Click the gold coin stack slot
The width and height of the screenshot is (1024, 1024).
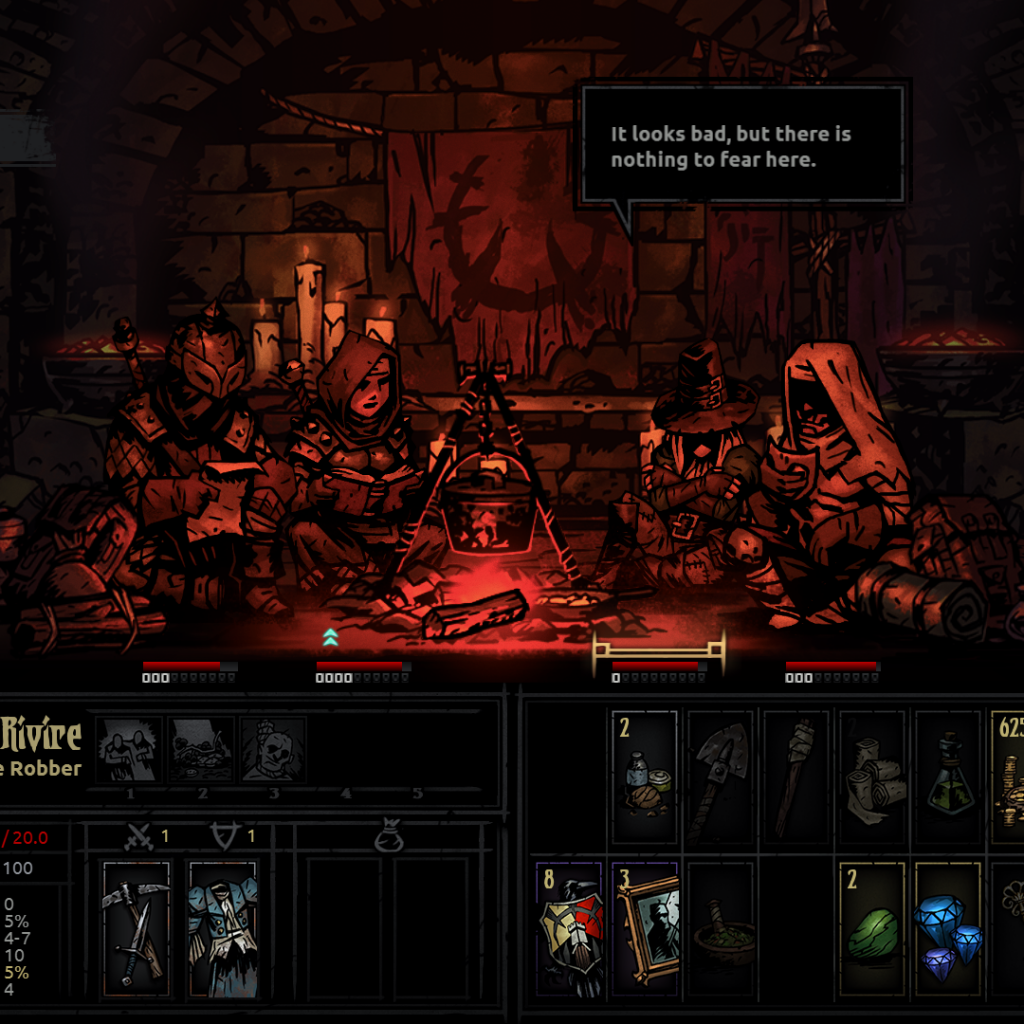(x=1008, y=777)
